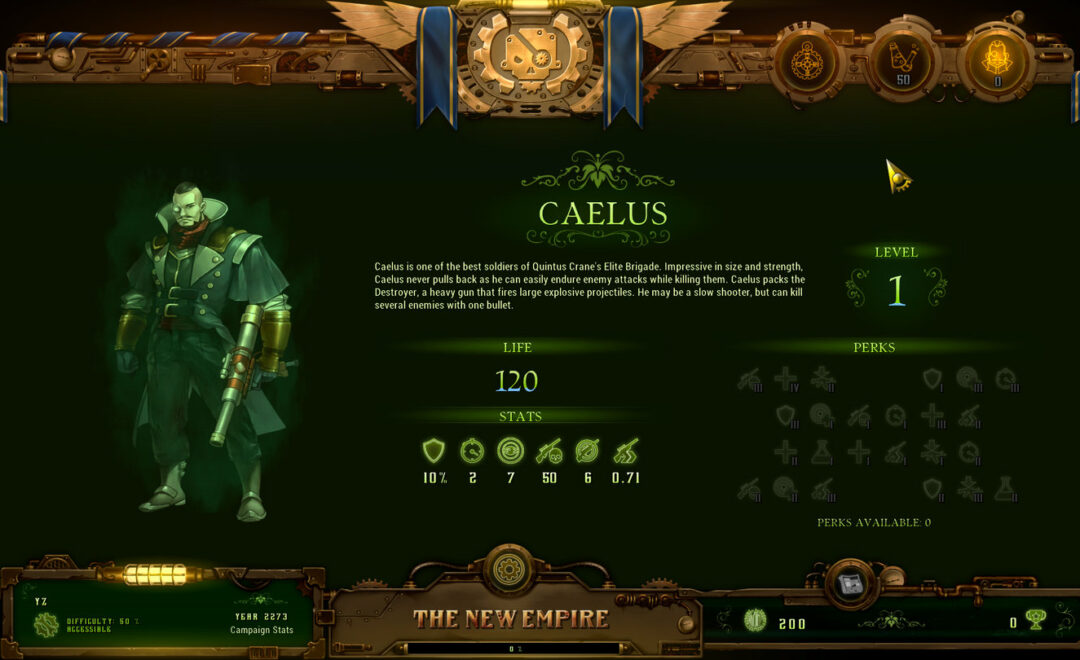Click the green coin icon beside 200
1080x660 pixels.
pos(755,621)
